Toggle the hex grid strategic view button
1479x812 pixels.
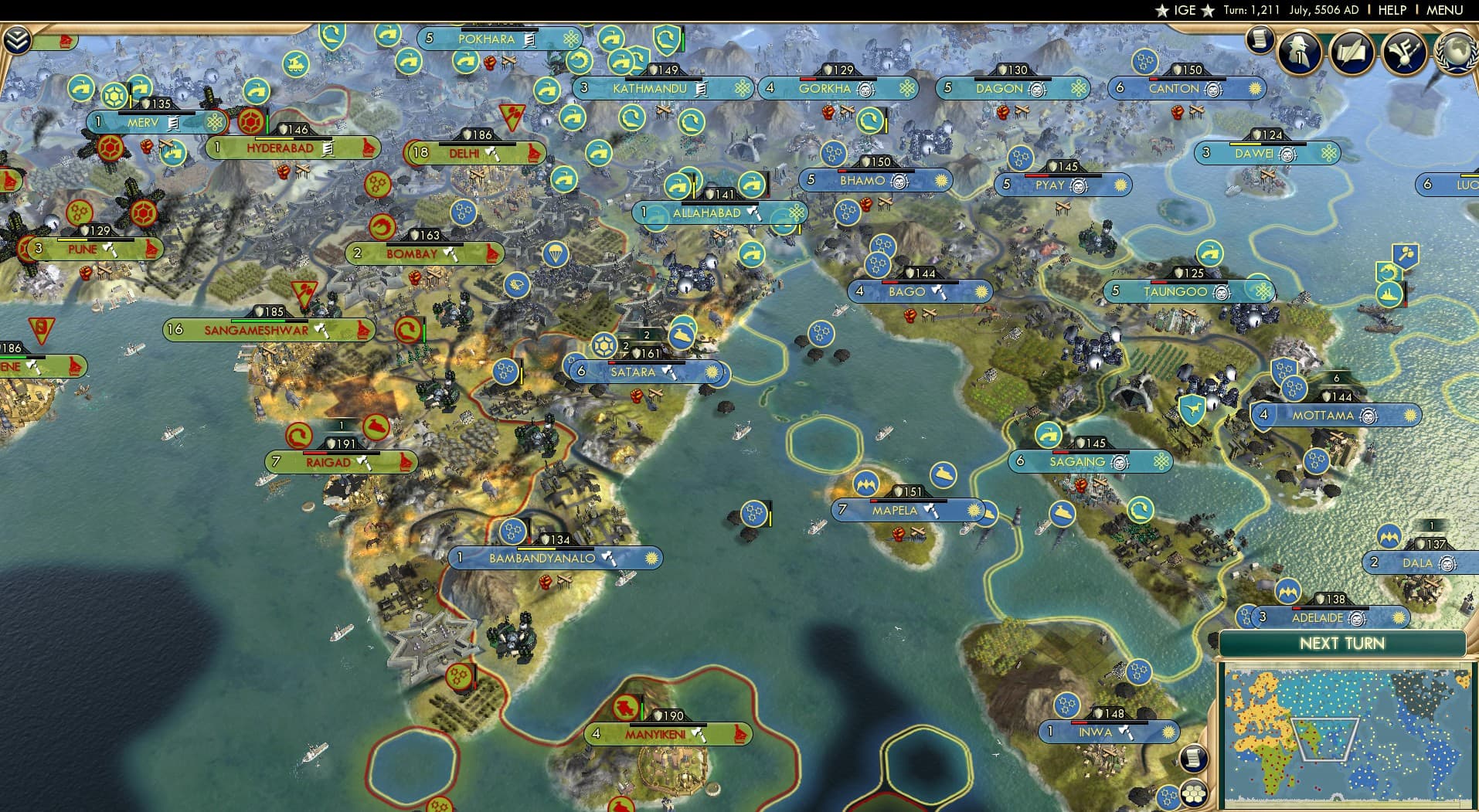[1195, 793]
